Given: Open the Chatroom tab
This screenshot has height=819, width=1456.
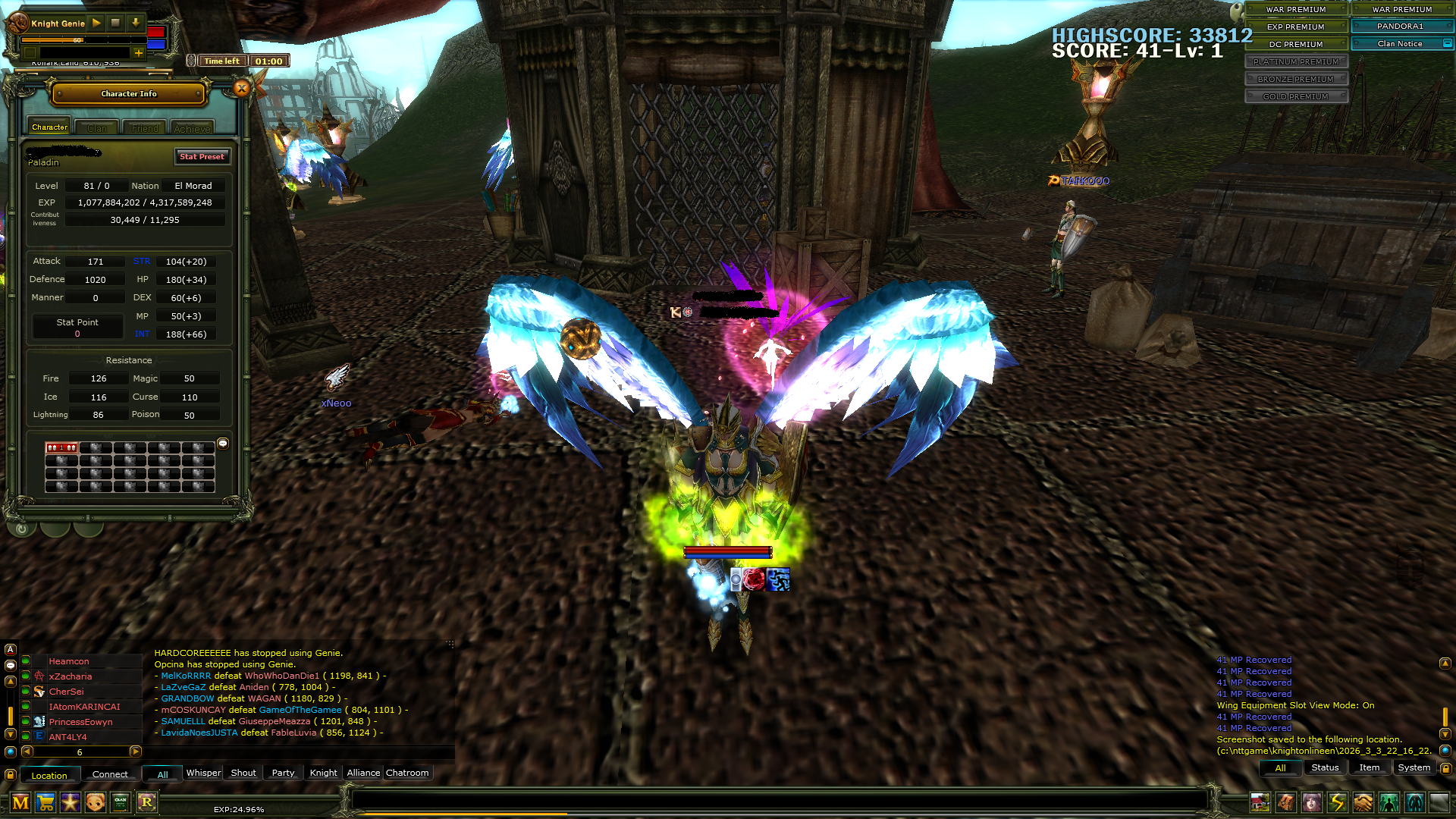Looking at the screenshot, I should click(407, 773).
